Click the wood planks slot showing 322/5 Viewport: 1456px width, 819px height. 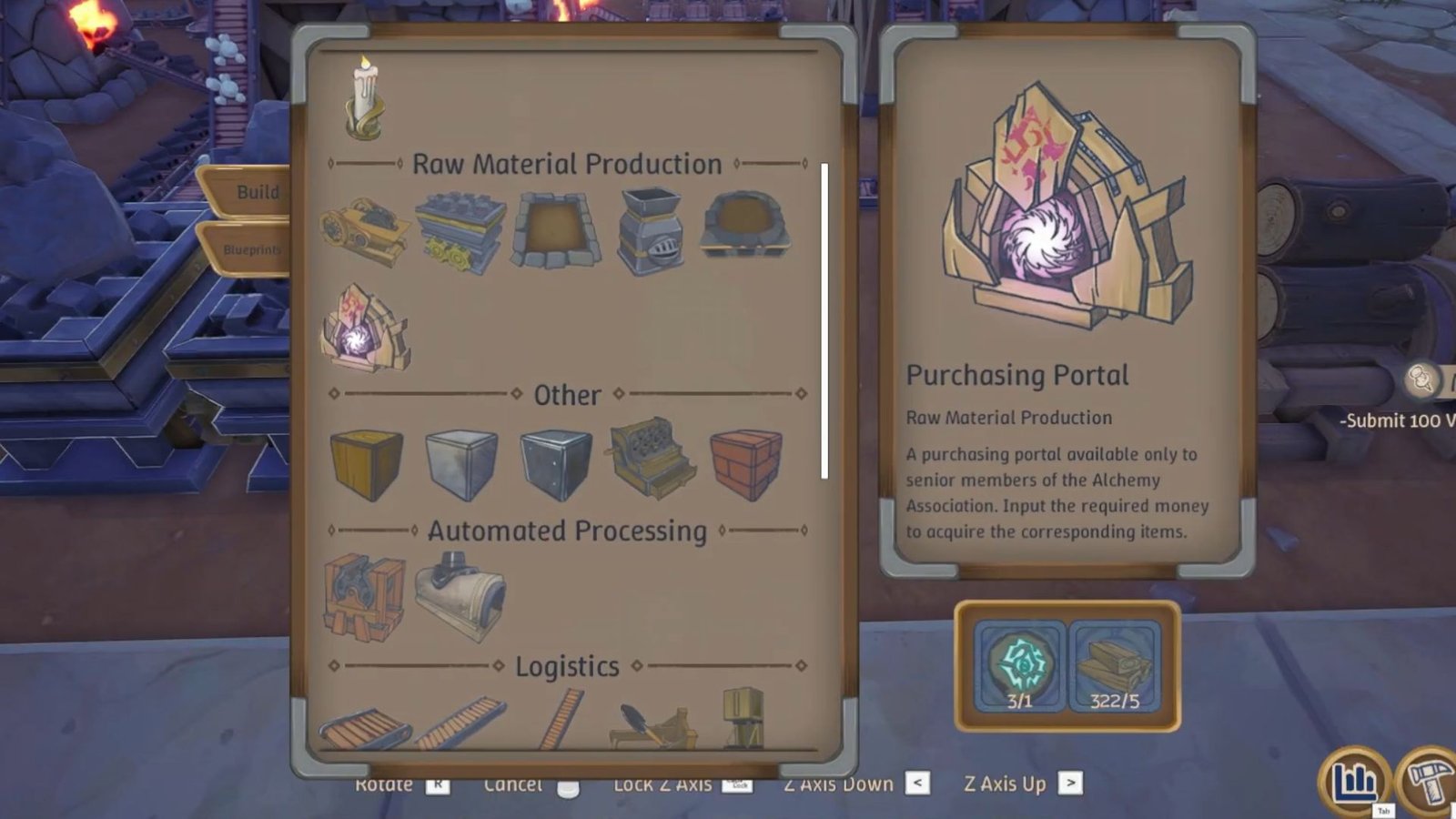pos(1110,664)
